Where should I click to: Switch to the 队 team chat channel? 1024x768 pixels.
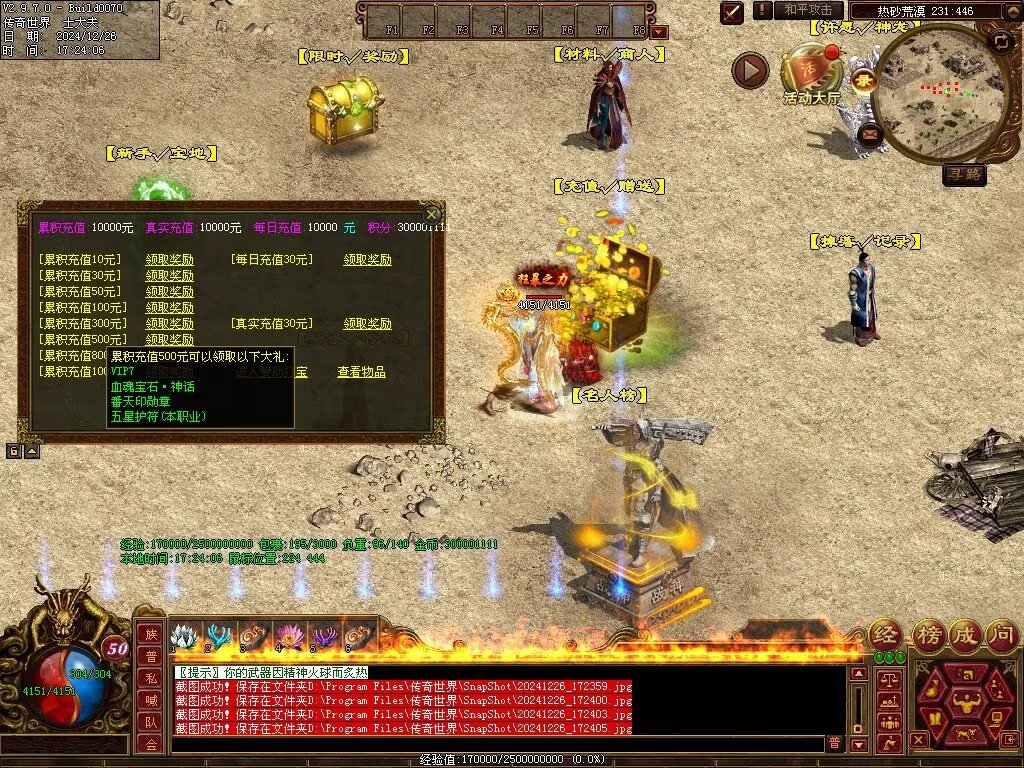pos(150,722)
